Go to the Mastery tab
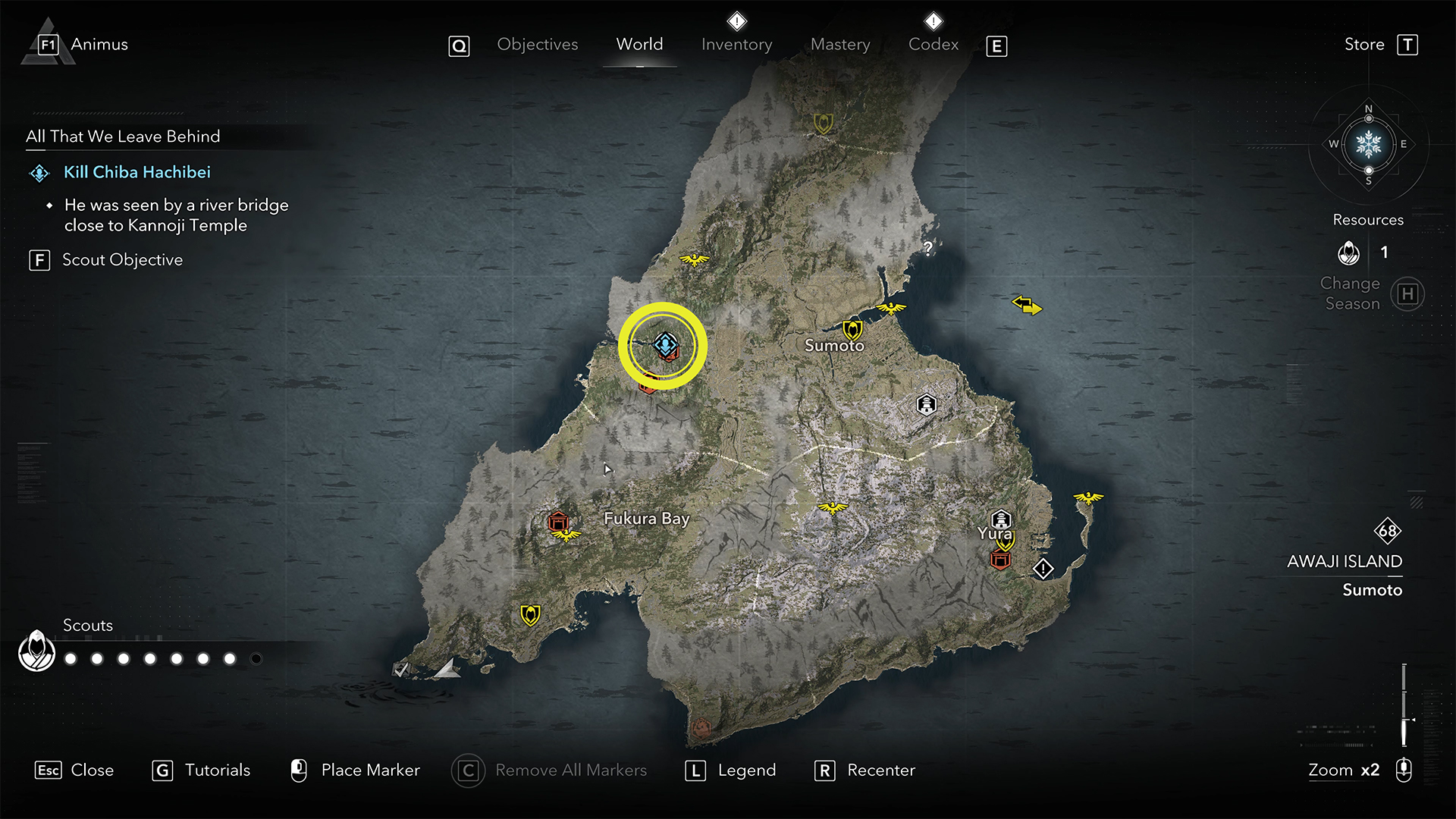Viewport: 1456px width, 819px height. (840, 45)
